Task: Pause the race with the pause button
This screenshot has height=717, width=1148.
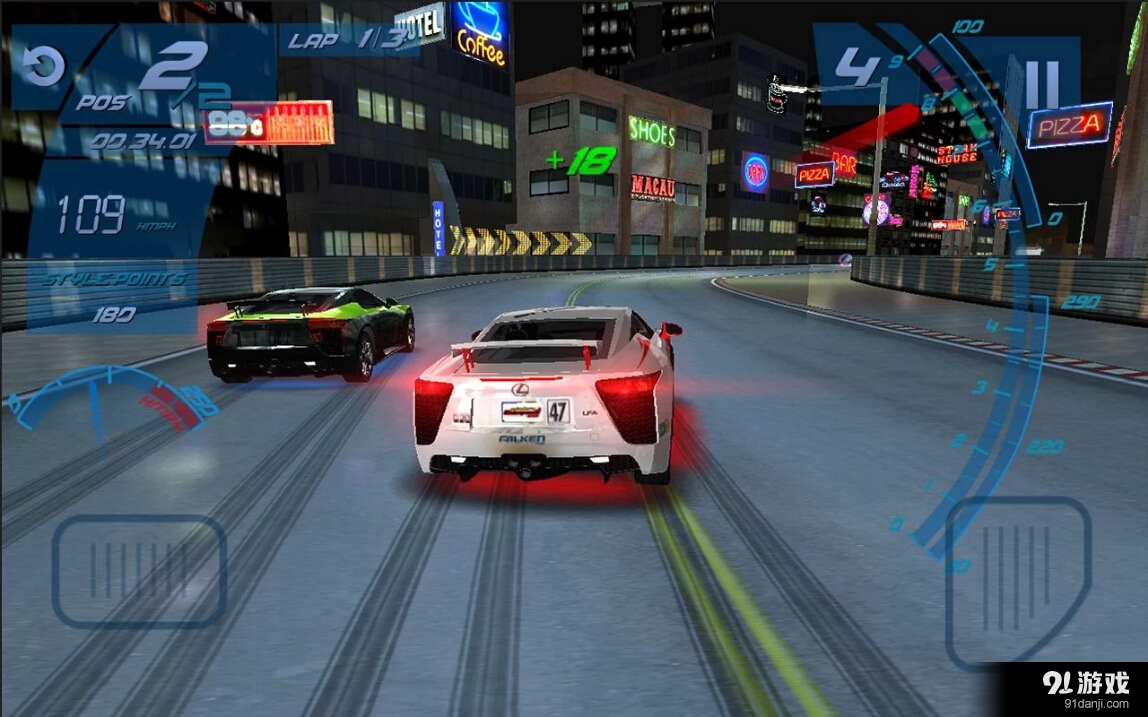Action: coord(1040,85)
